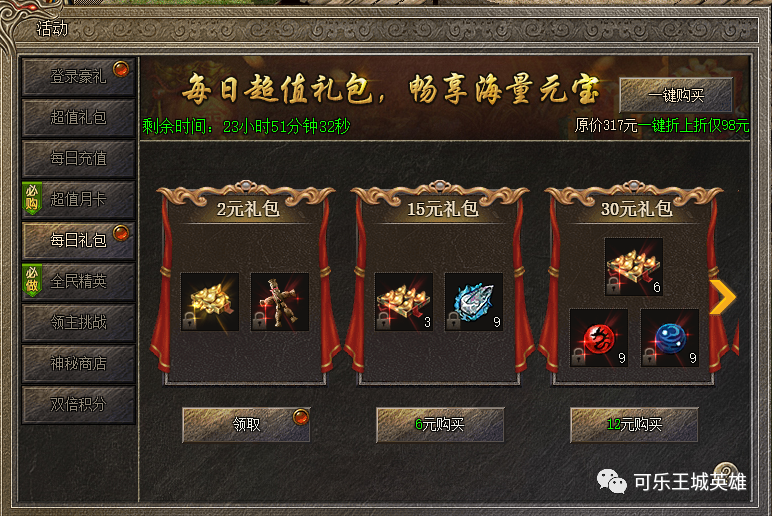Inspect the gold hammer item in the 2元礼包
Image resolution: width=772 pixels, height=516 pixels.
click(210, 302)
